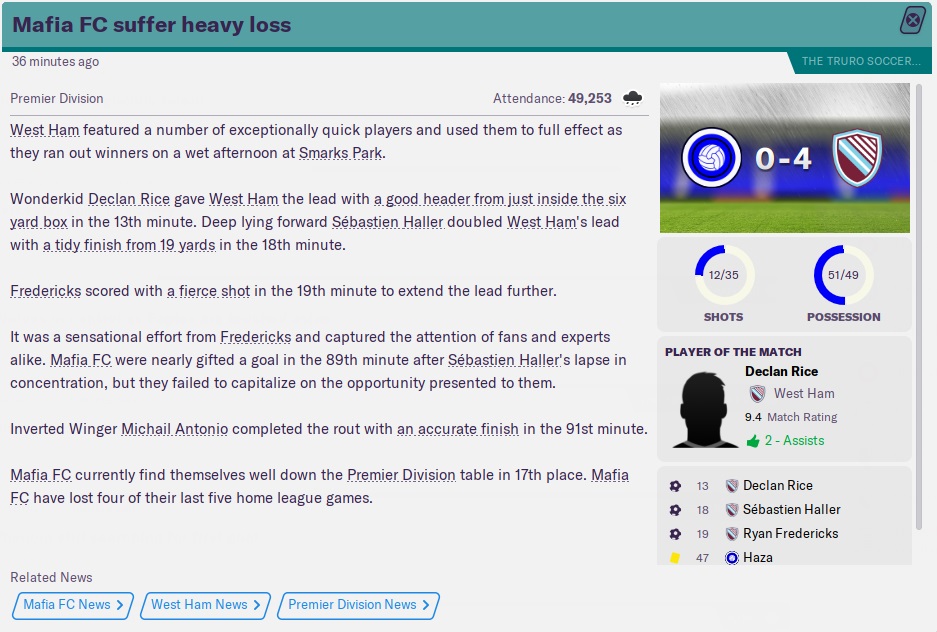Open Premier Division News related link
This screenshot has width=937, height=632.
(x=358, y=605)
